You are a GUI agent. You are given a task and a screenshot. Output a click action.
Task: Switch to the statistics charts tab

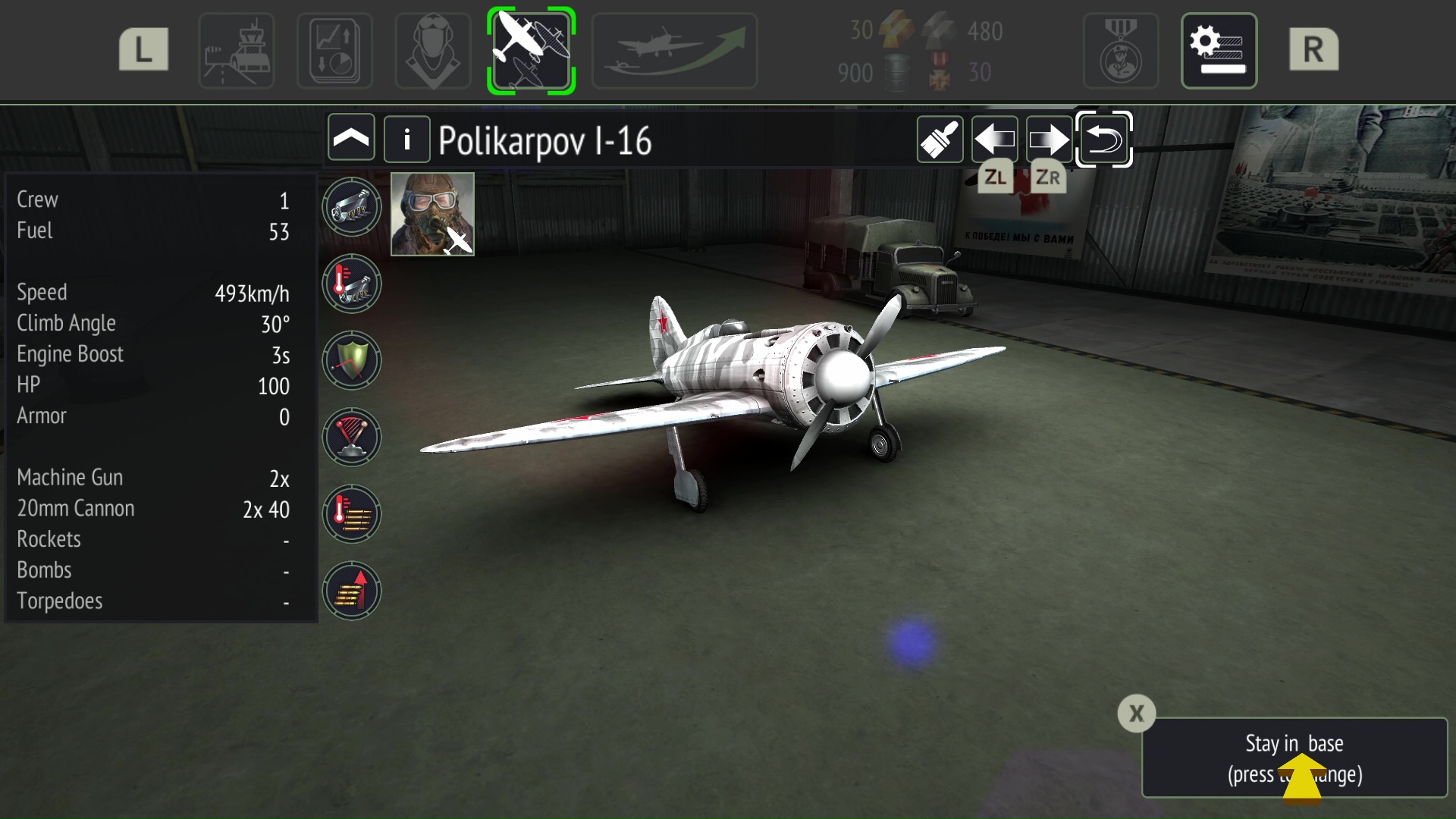pos(334,51)
